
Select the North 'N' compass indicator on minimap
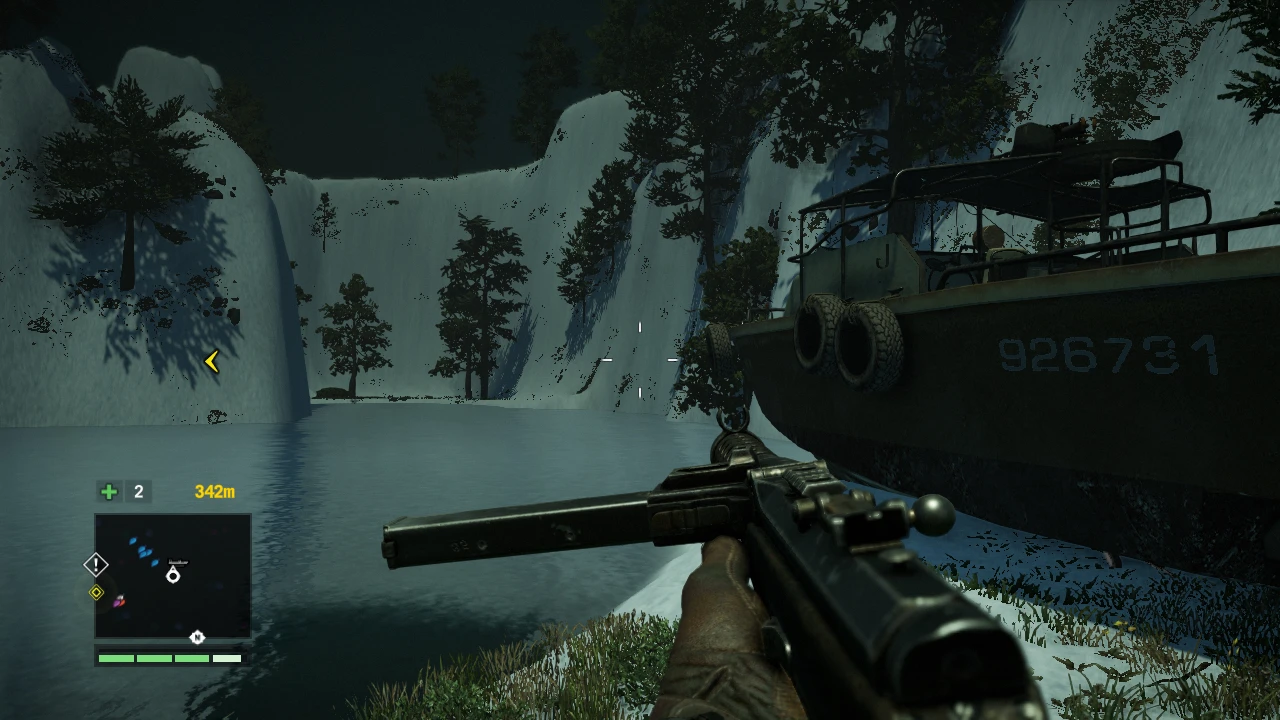coord(197,637)
